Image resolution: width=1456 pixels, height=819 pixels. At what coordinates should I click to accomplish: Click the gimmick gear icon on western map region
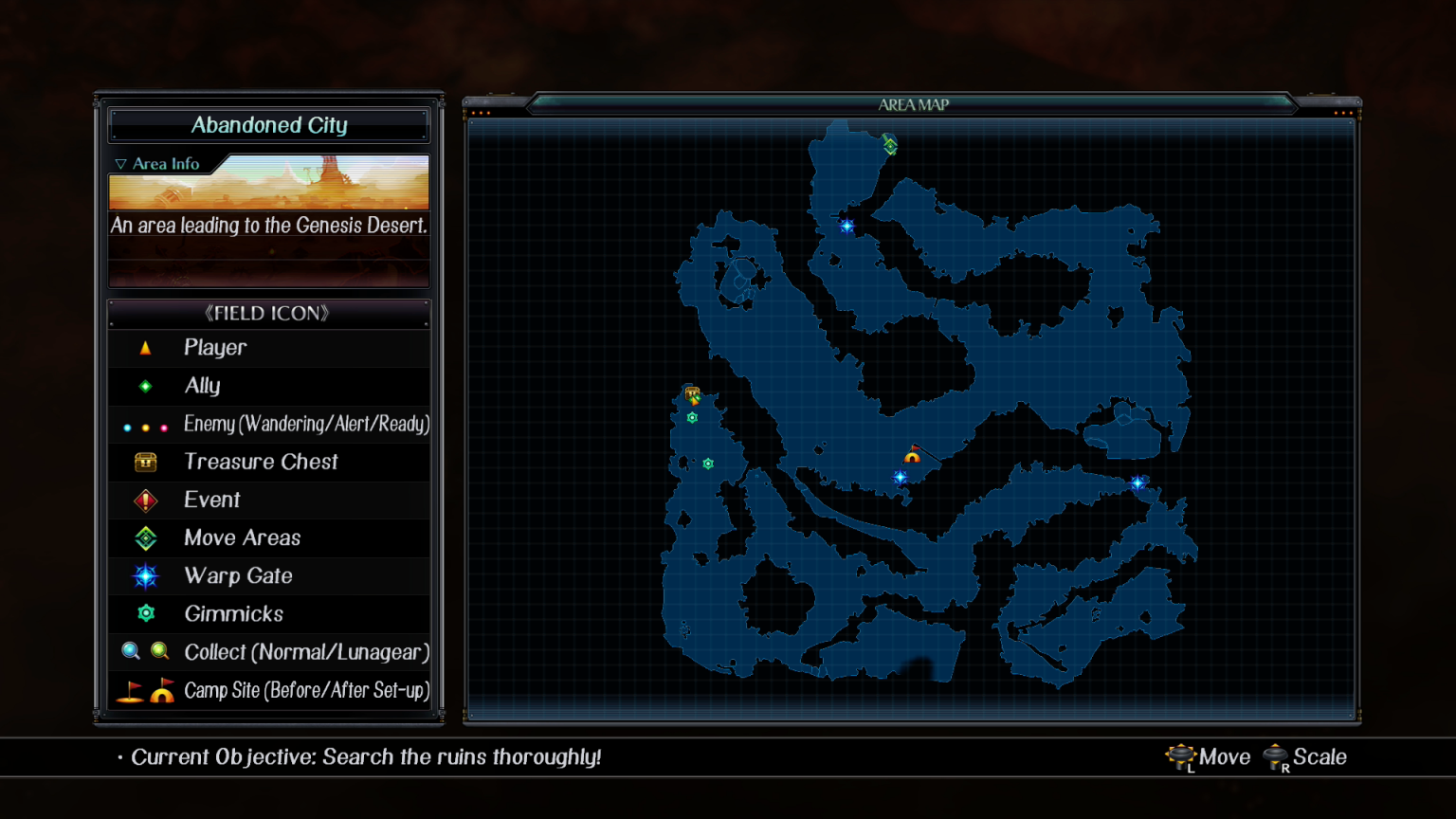(x=692, y=417)
